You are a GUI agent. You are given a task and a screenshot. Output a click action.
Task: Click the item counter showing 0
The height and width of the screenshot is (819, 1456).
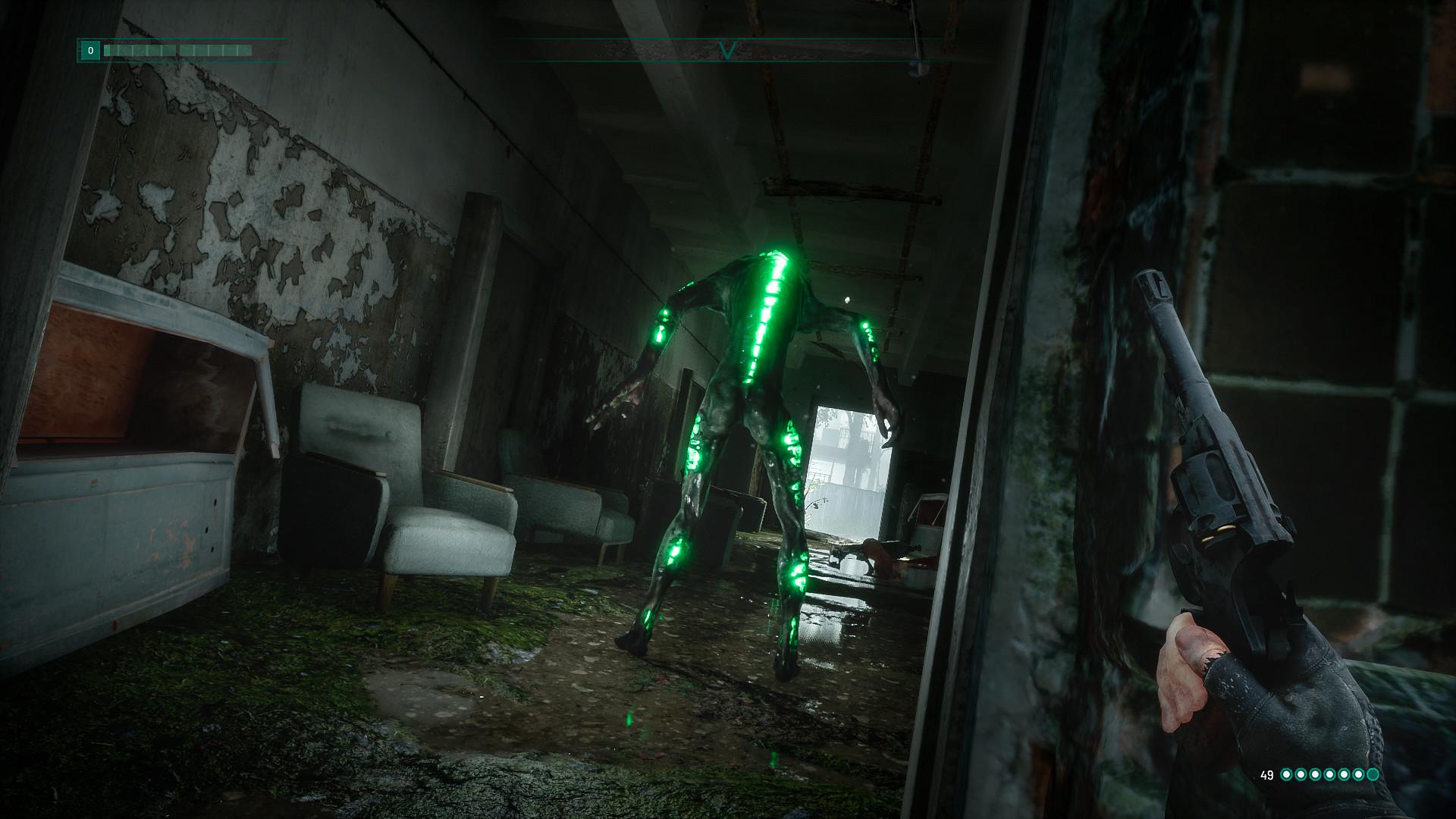point(90,50)
